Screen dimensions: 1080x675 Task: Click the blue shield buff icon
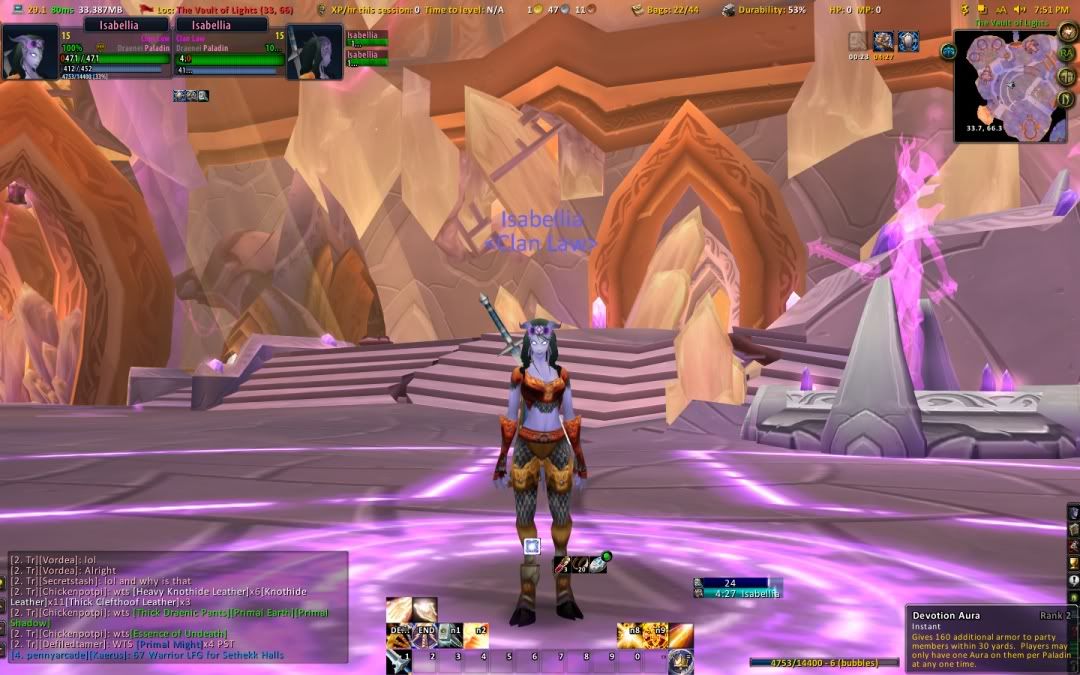point(908,41)
